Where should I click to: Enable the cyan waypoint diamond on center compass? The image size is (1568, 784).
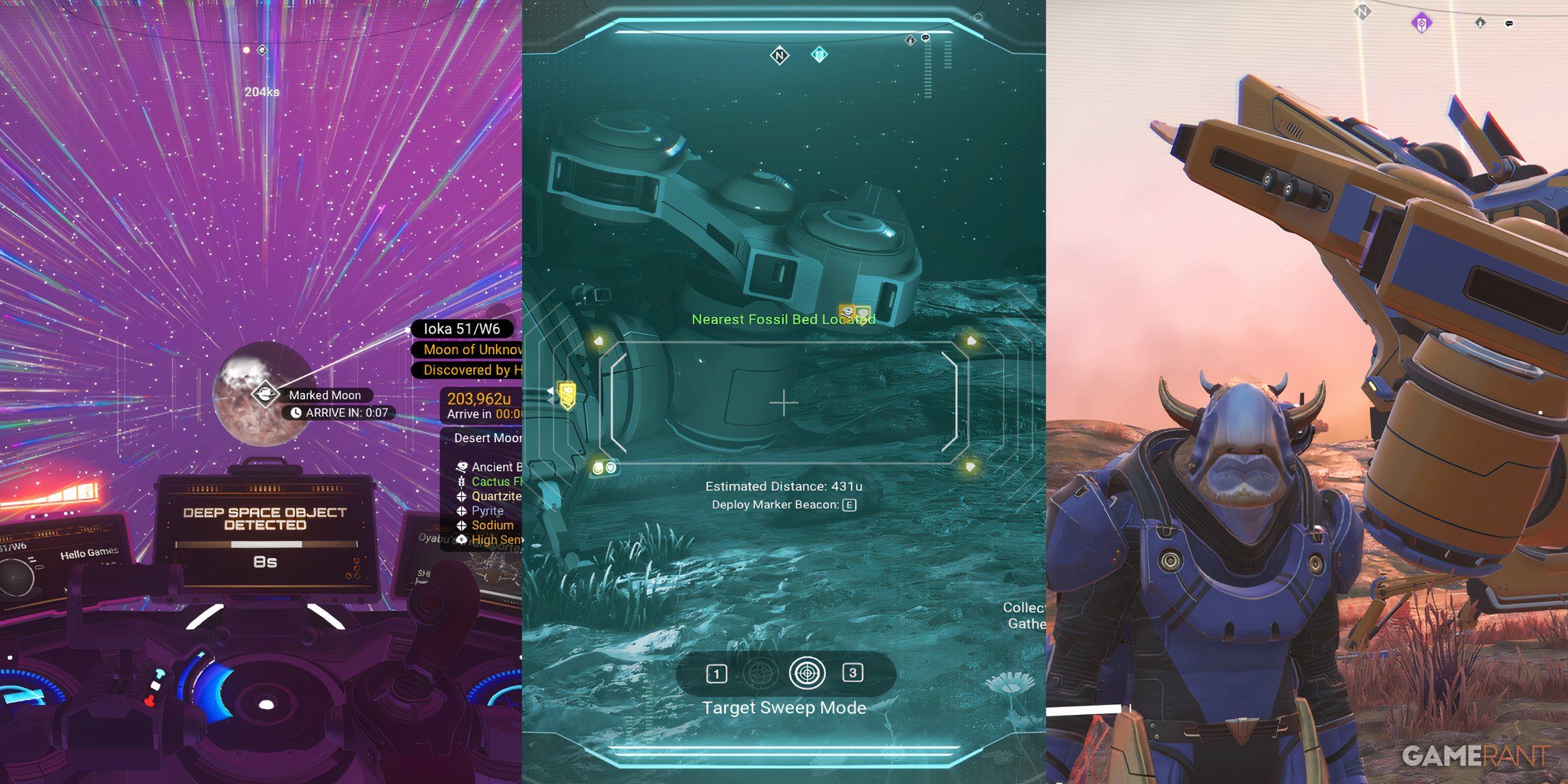coord(819,53)
